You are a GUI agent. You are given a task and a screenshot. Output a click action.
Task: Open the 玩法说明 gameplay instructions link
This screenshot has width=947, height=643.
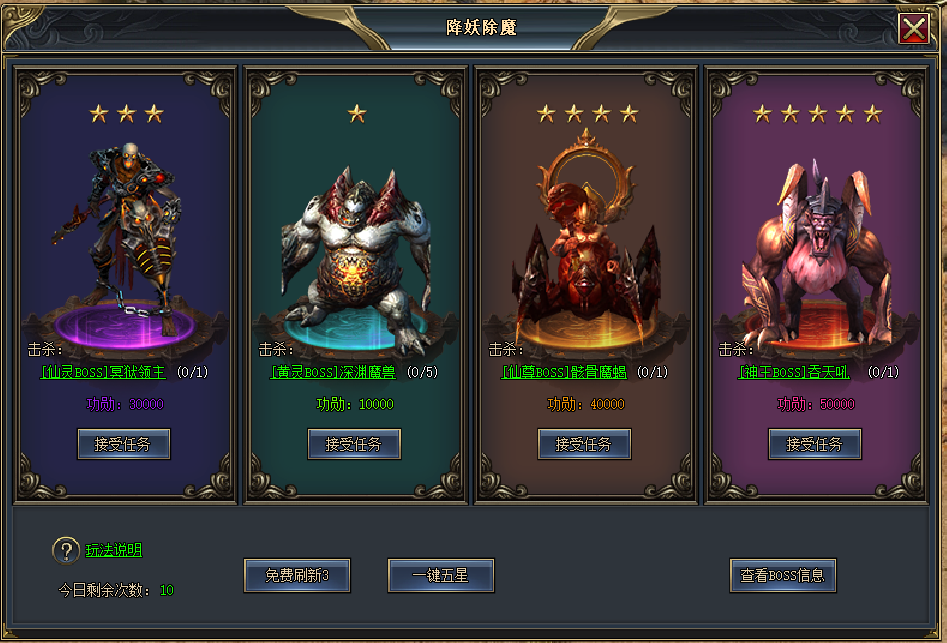click(113, 550)
